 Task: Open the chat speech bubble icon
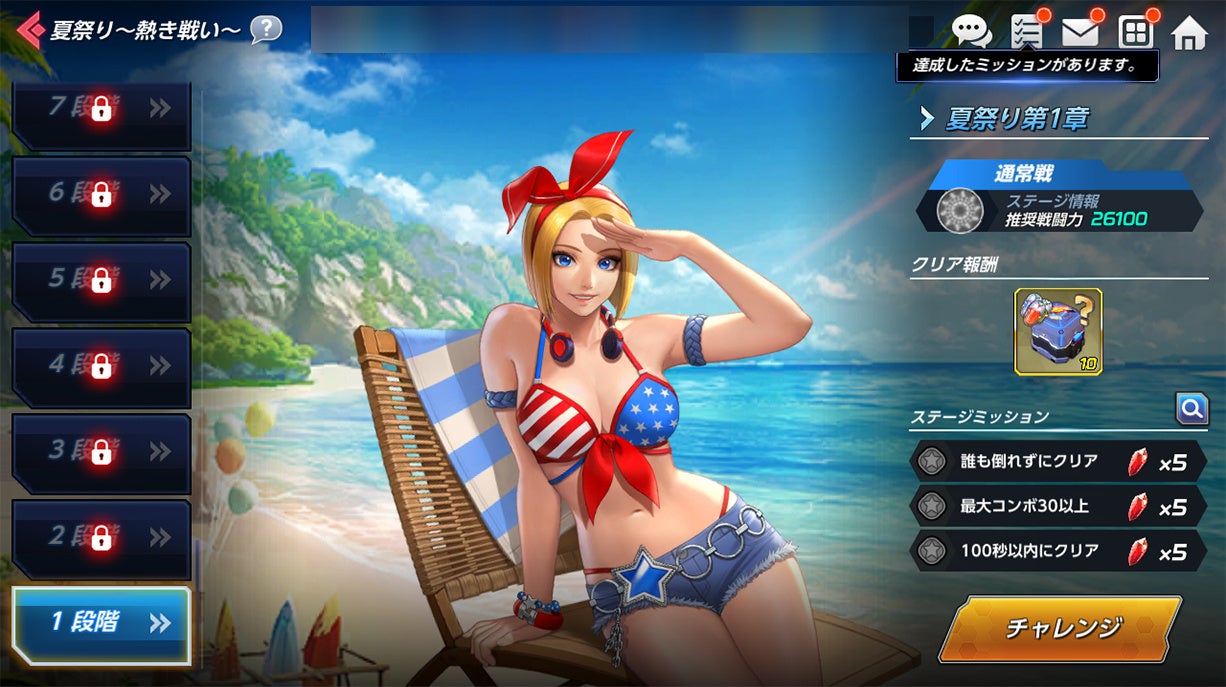[971, 32]
